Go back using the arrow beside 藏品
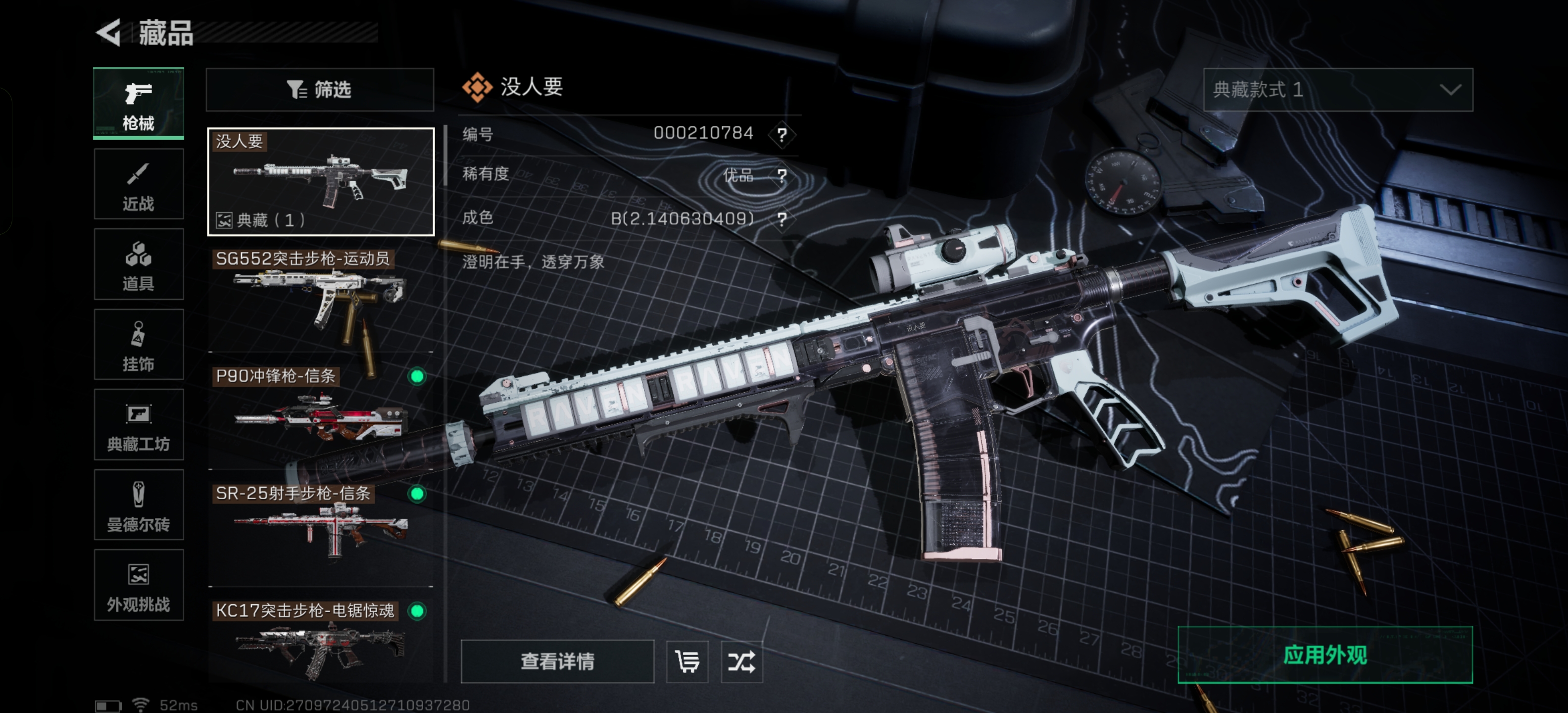This screenshot has width=1568, height=713. pos(109,32)
